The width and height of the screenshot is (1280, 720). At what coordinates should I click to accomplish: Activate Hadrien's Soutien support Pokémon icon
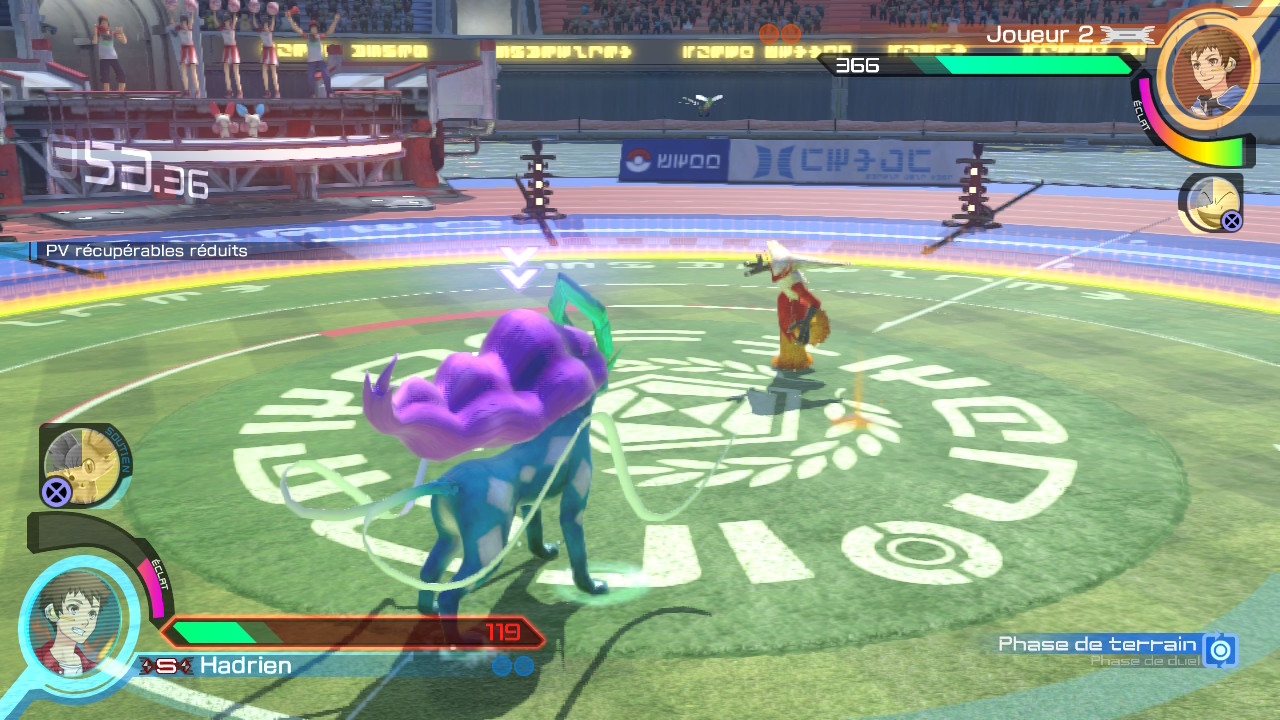pyautogui.click(x=84, y=464)
